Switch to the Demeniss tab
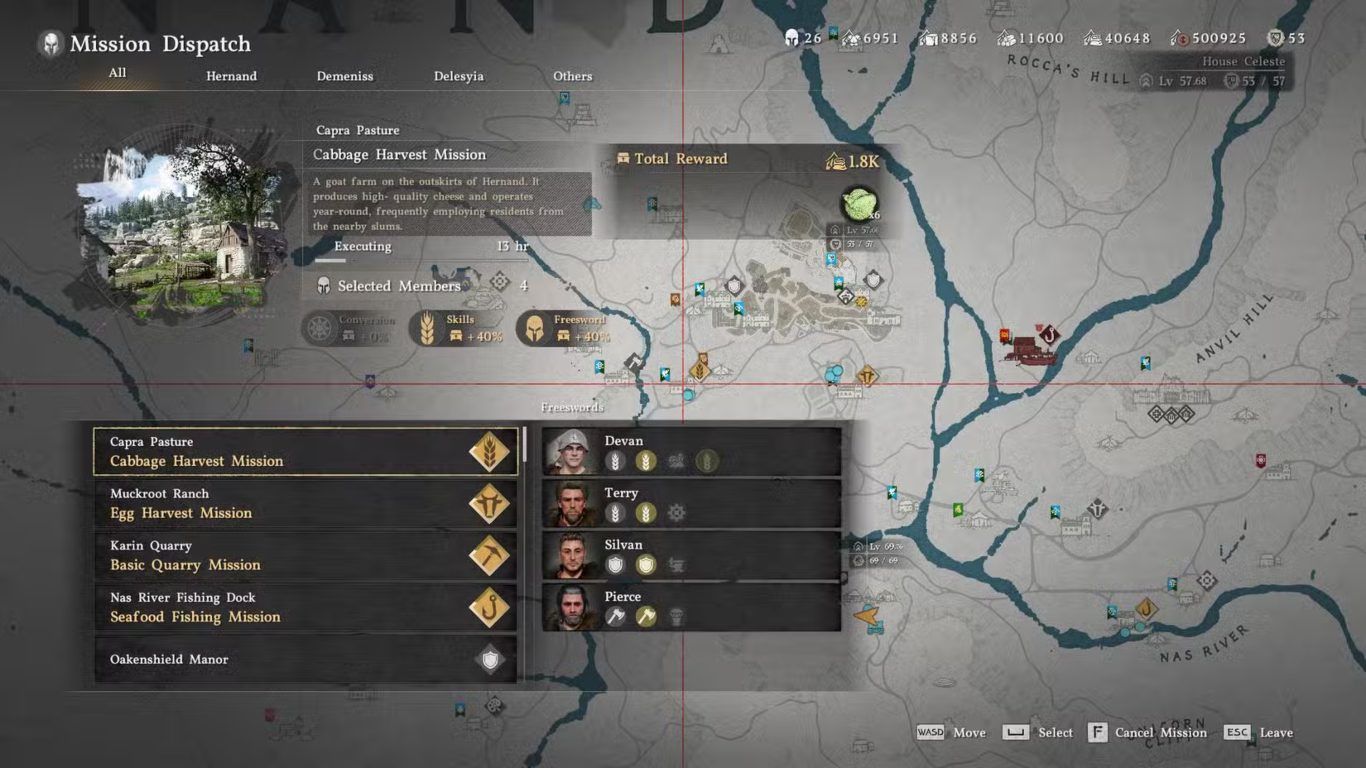 (344, 76)
